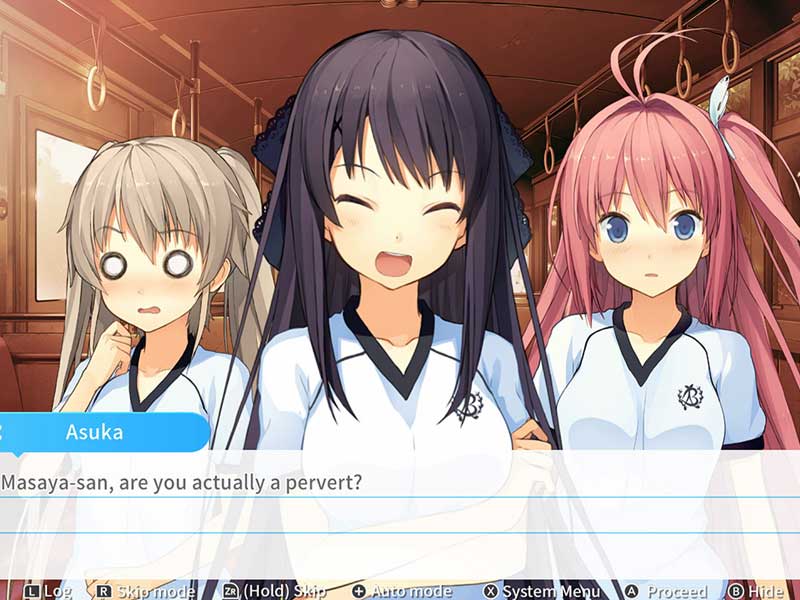Screen dimensions: 800x600
Task: Click the dialogue text box to advance
Action: pyautogui.click(x=400, y=512)
